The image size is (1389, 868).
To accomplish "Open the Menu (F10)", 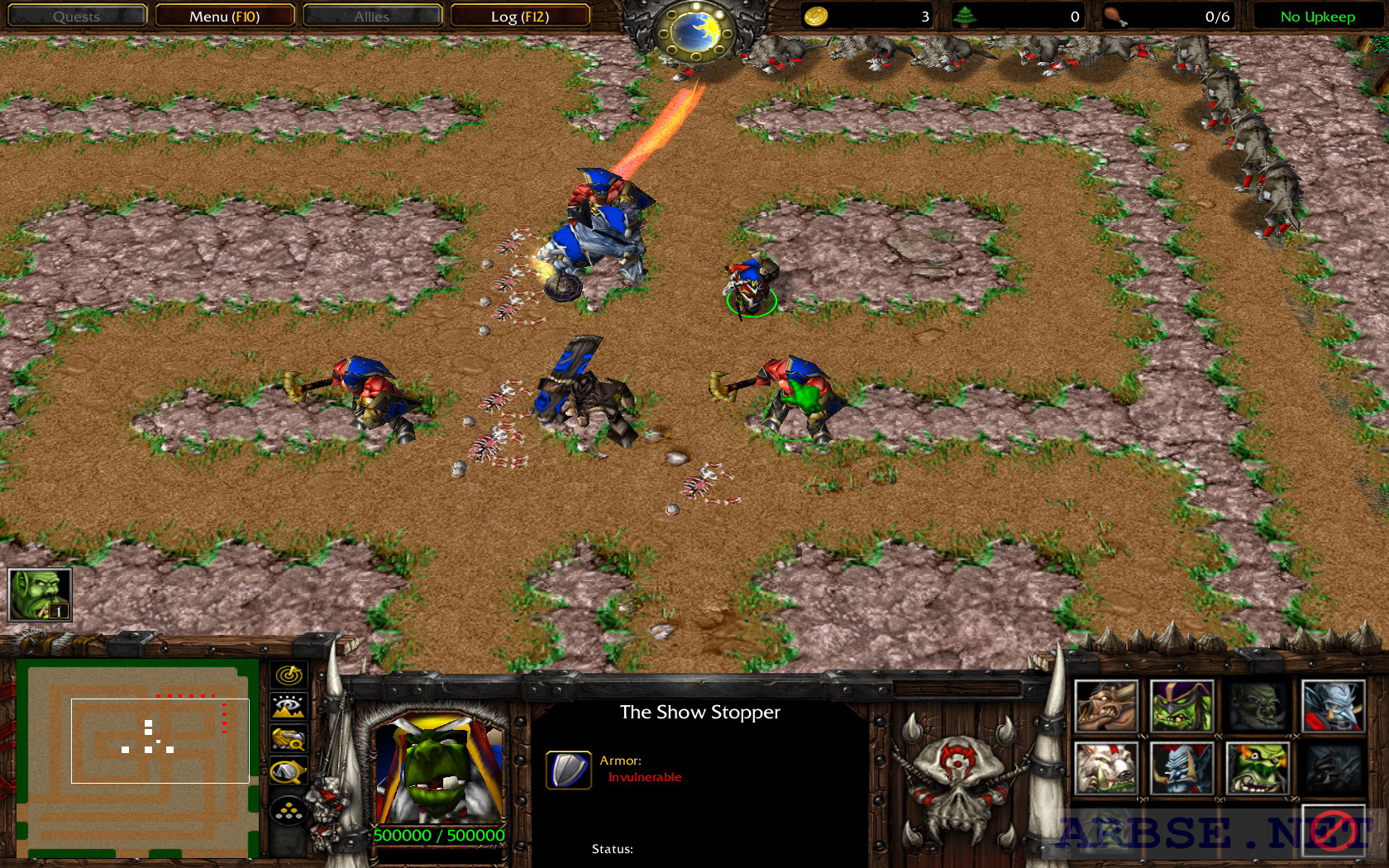I will click(224, 15).
